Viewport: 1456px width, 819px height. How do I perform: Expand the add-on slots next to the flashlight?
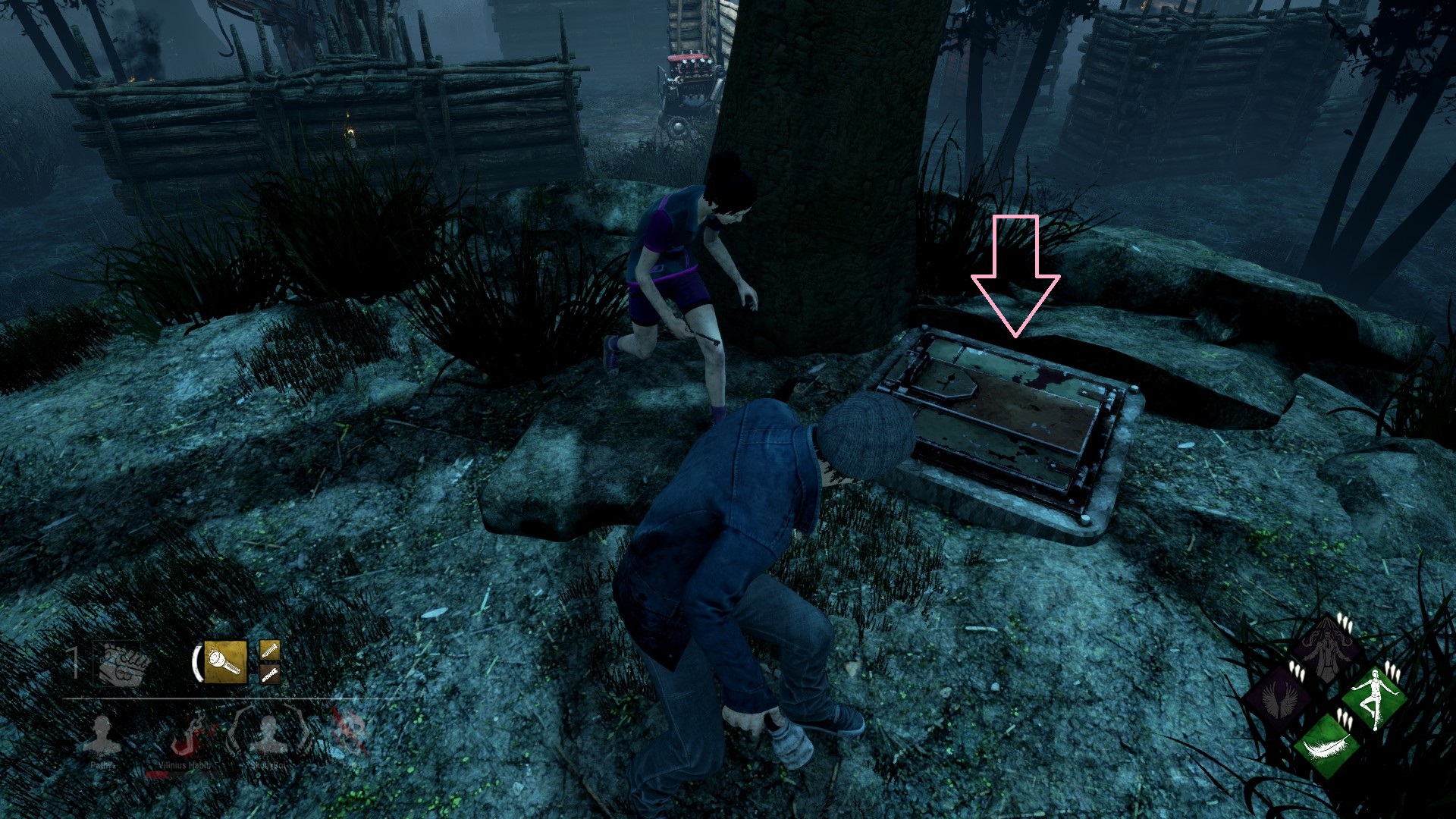tap(270, 664)
